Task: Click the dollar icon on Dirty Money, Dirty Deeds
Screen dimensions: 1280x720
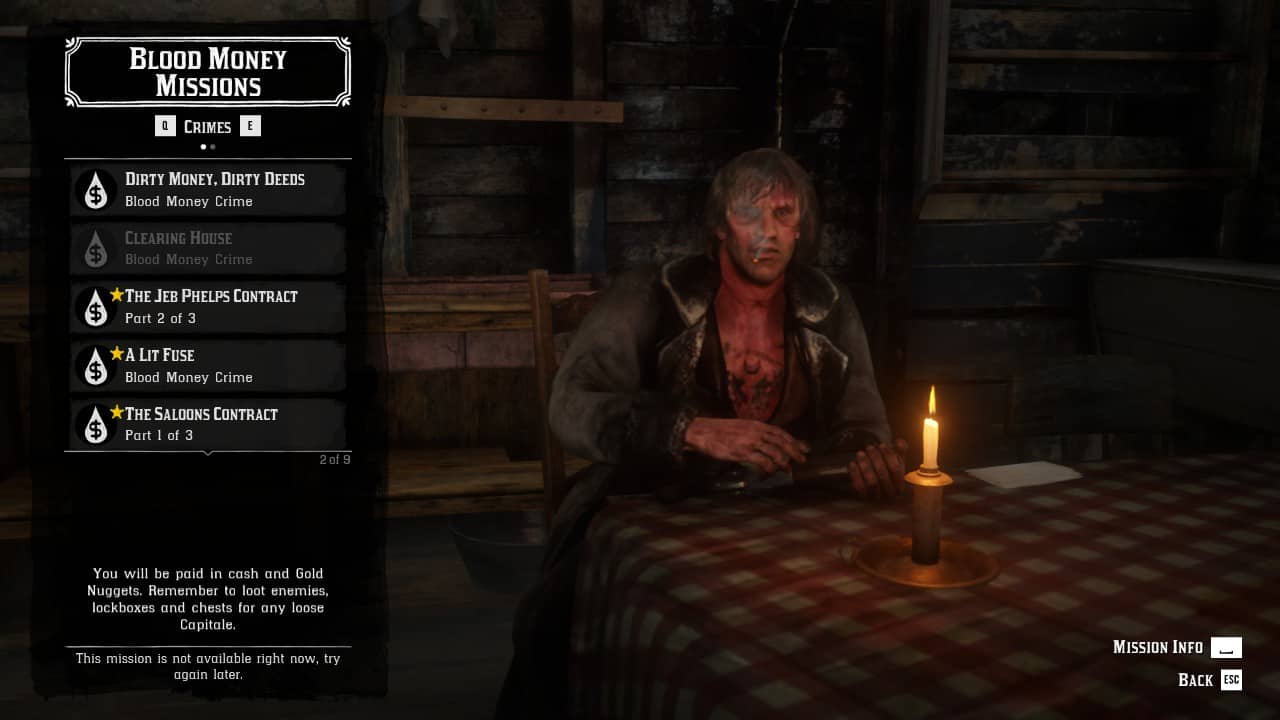Action: tap(94, 189)
